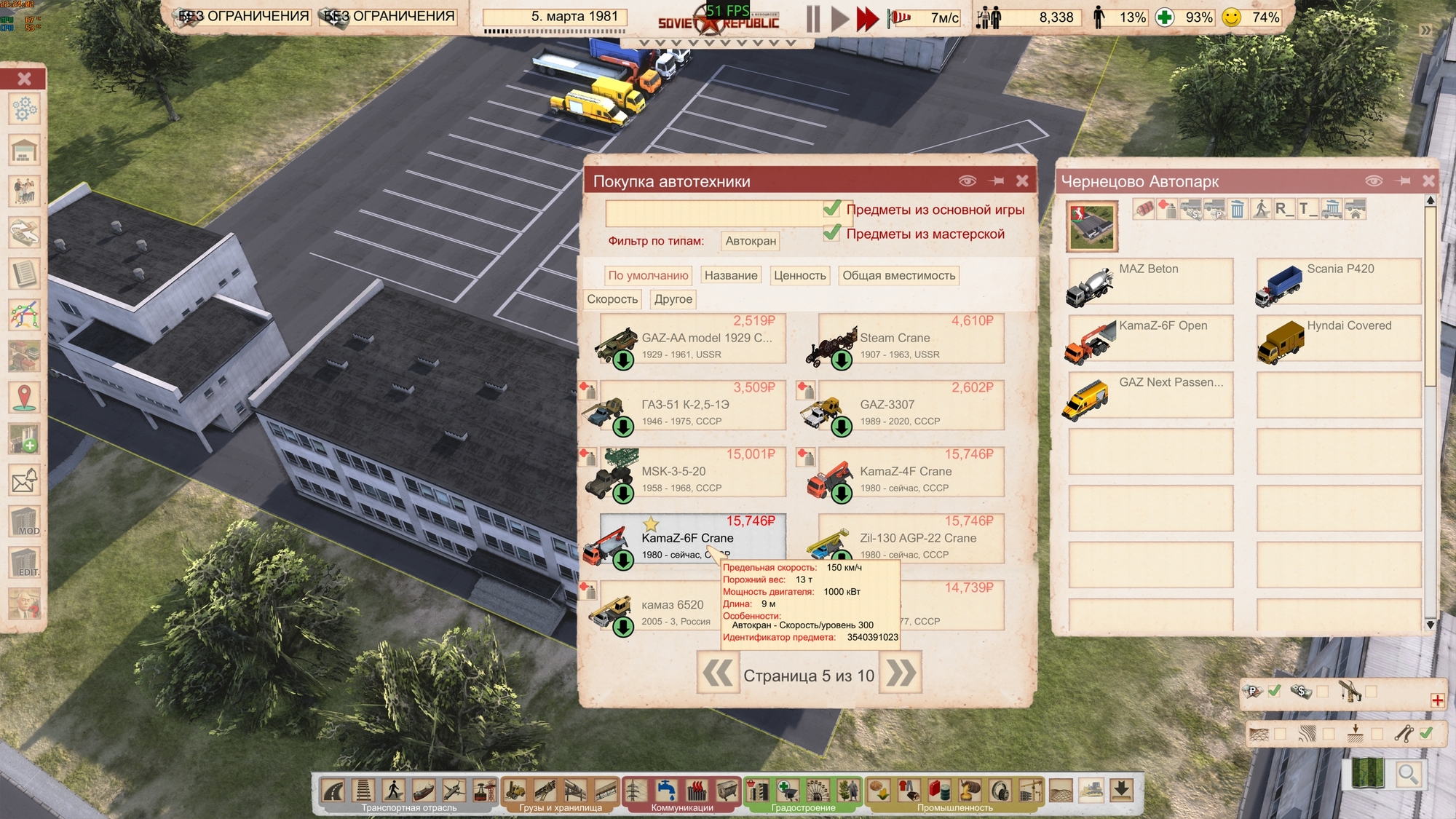Click the search text field in purchase window
This screenshot has width=1456, height=819.
click(x=713, y=213)
